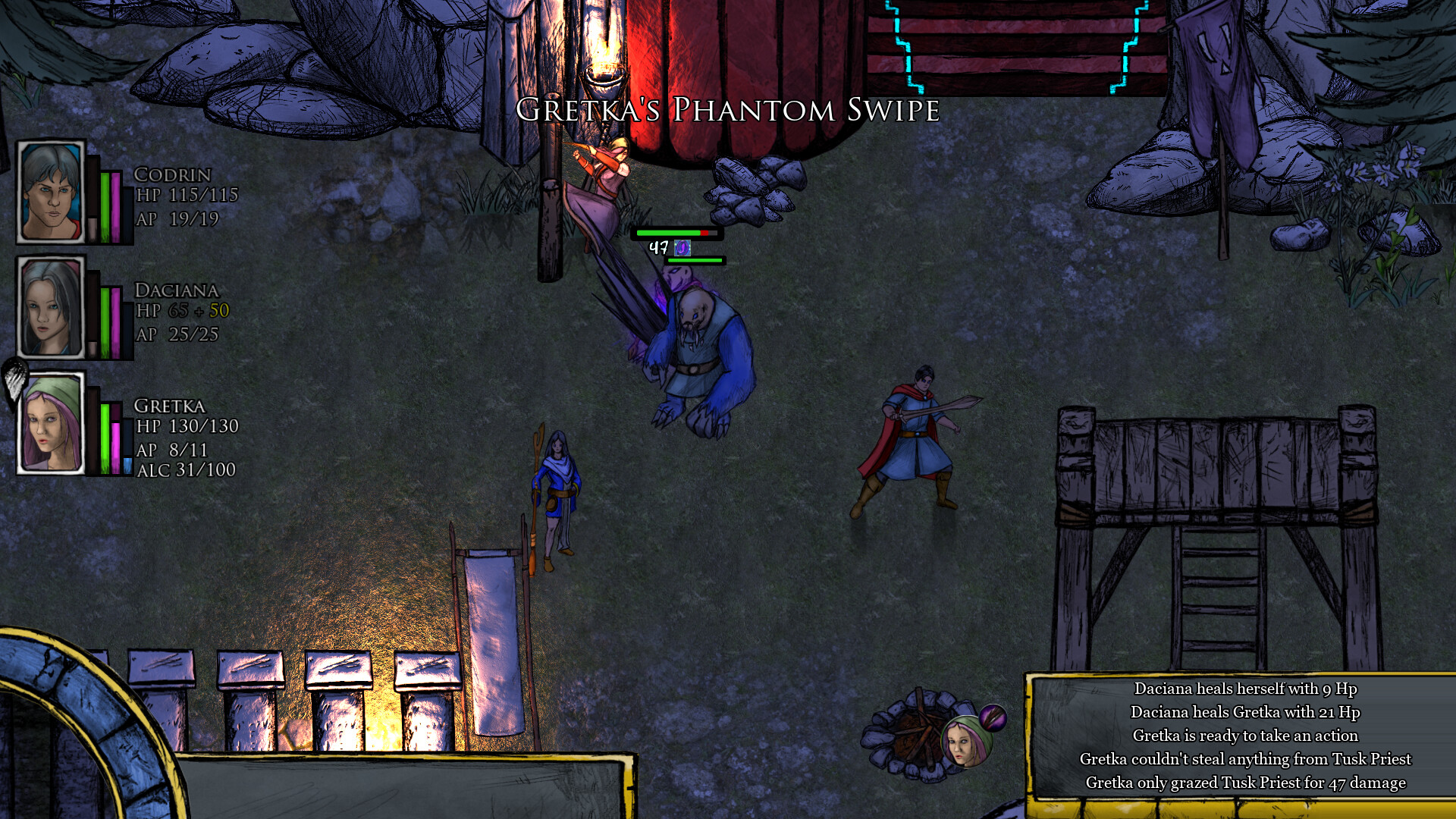Click the 'Gretka's Phantom Swipe' ability title
Screen dimensions: 1456x819
(x=726, y=112)
